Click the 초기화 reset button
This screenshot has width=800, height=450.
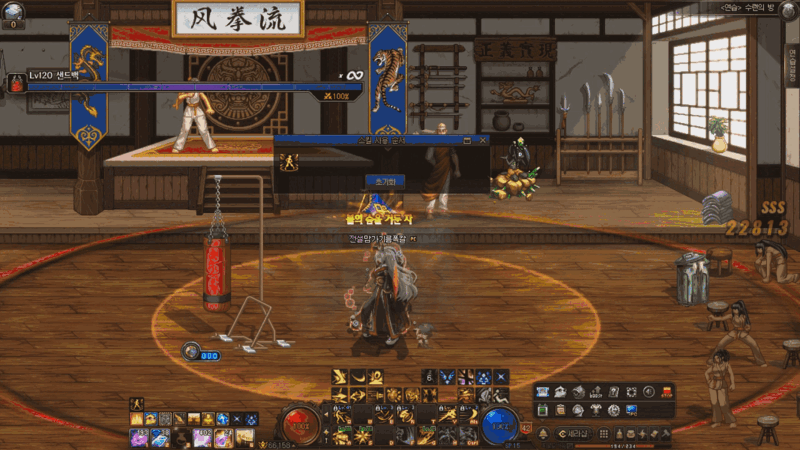[x=385, y=182]
